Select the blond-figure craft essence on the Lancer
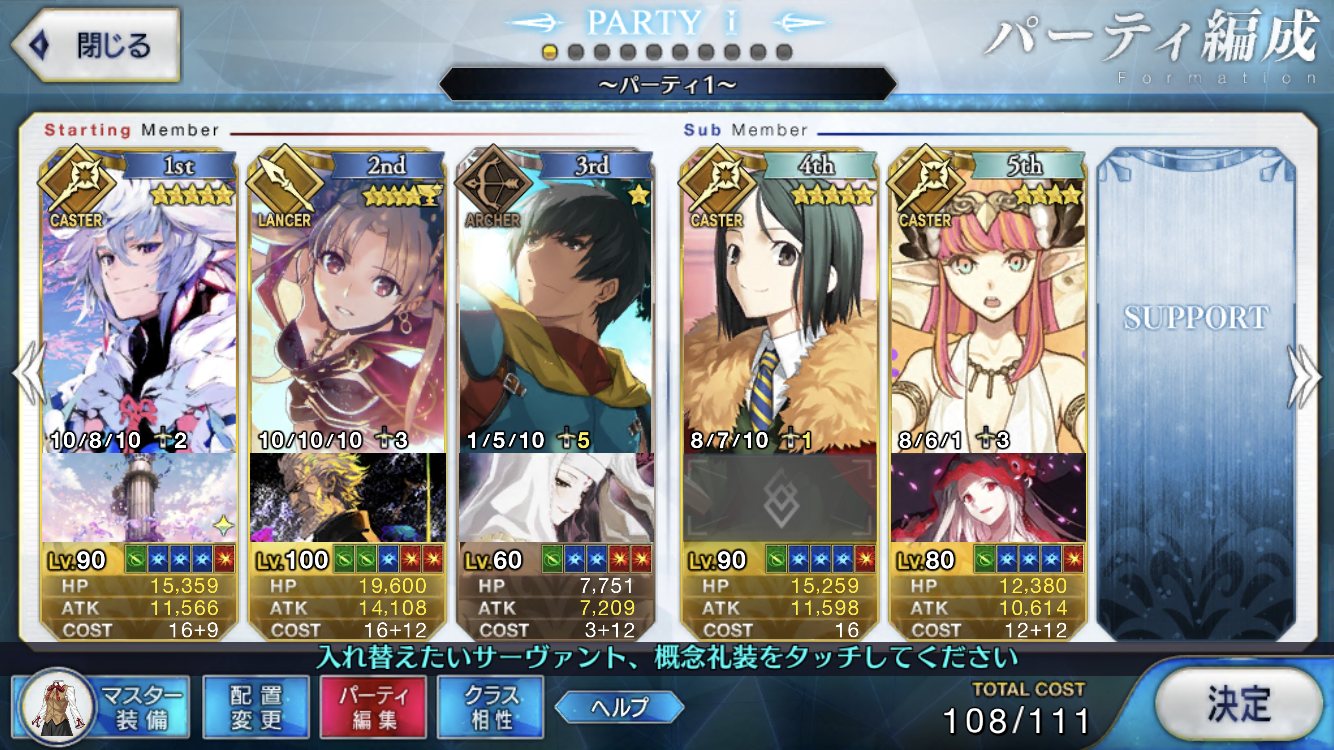 click(x=347, y=497)
